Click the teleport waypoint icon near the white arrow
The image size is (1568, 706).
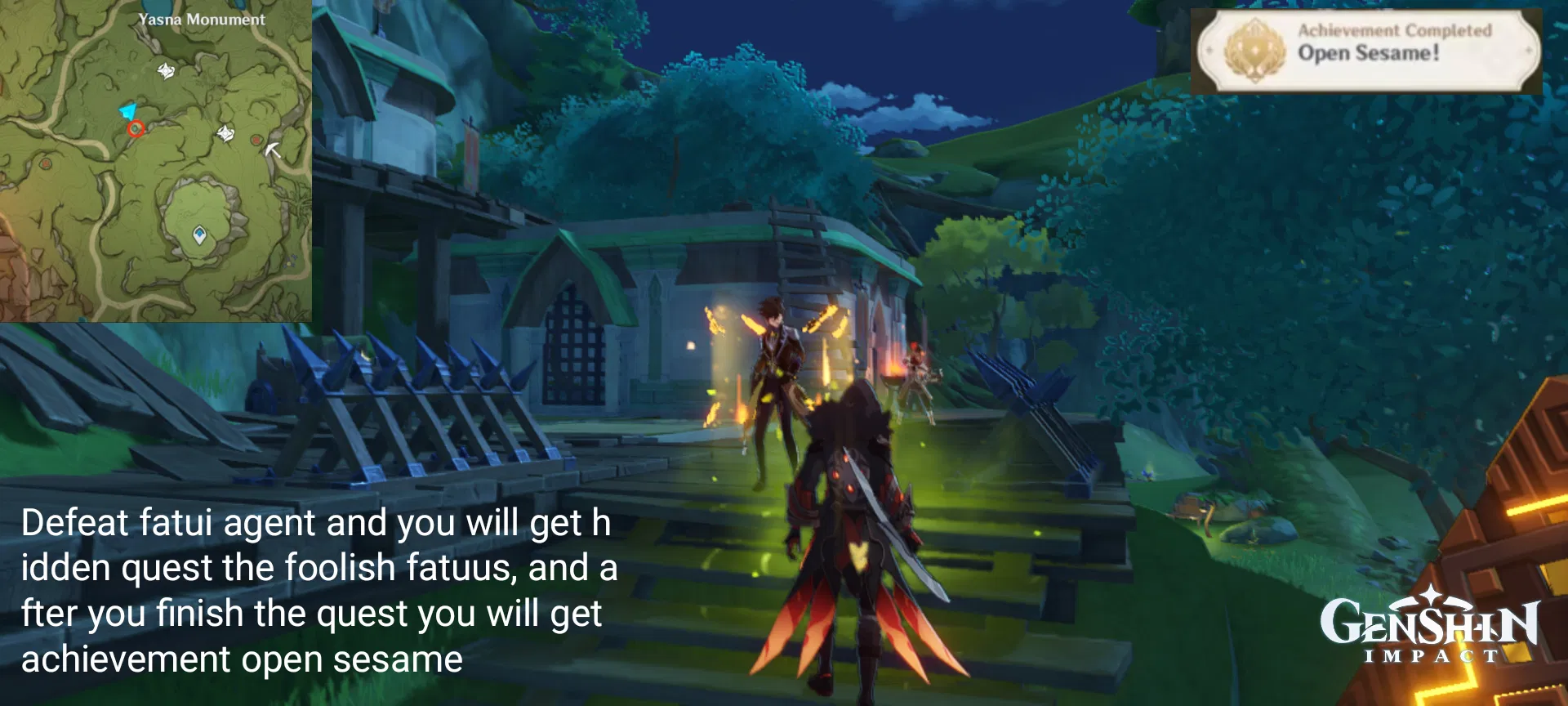point(225,134)
